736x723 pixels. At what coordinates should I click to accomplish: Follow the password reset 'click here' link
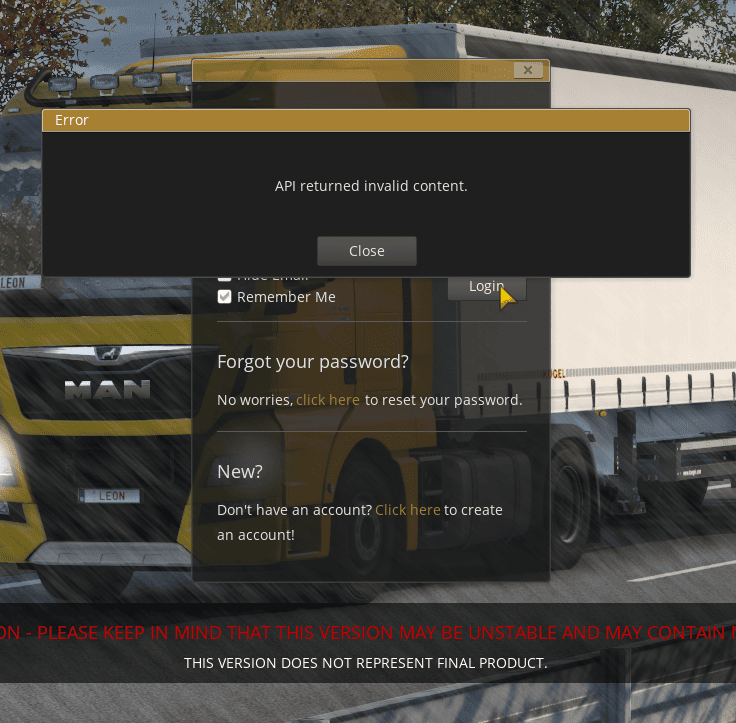328,400
